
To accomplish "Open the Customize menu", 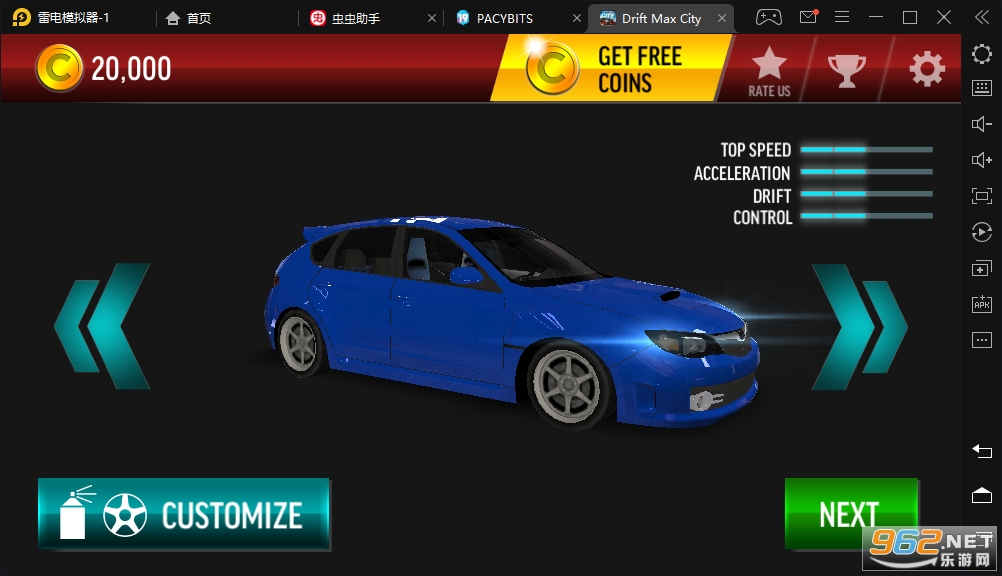I will pyautogui.click(x=184, y=514).
